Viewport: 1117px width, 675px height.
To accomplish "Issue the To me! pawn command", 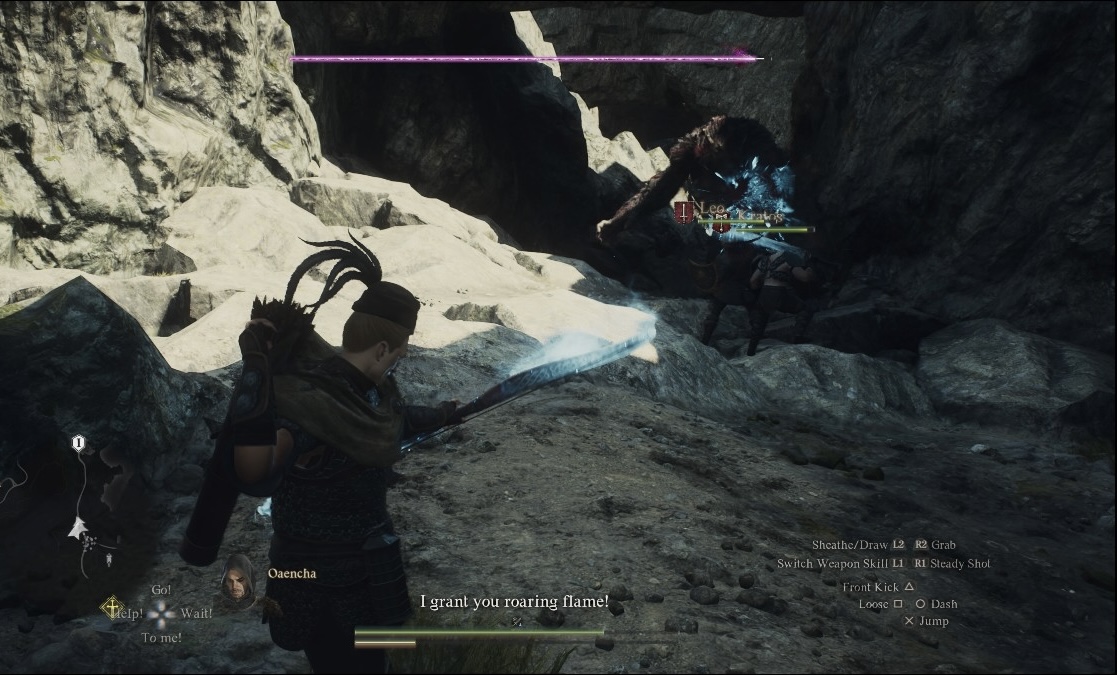I will [161, 637].
